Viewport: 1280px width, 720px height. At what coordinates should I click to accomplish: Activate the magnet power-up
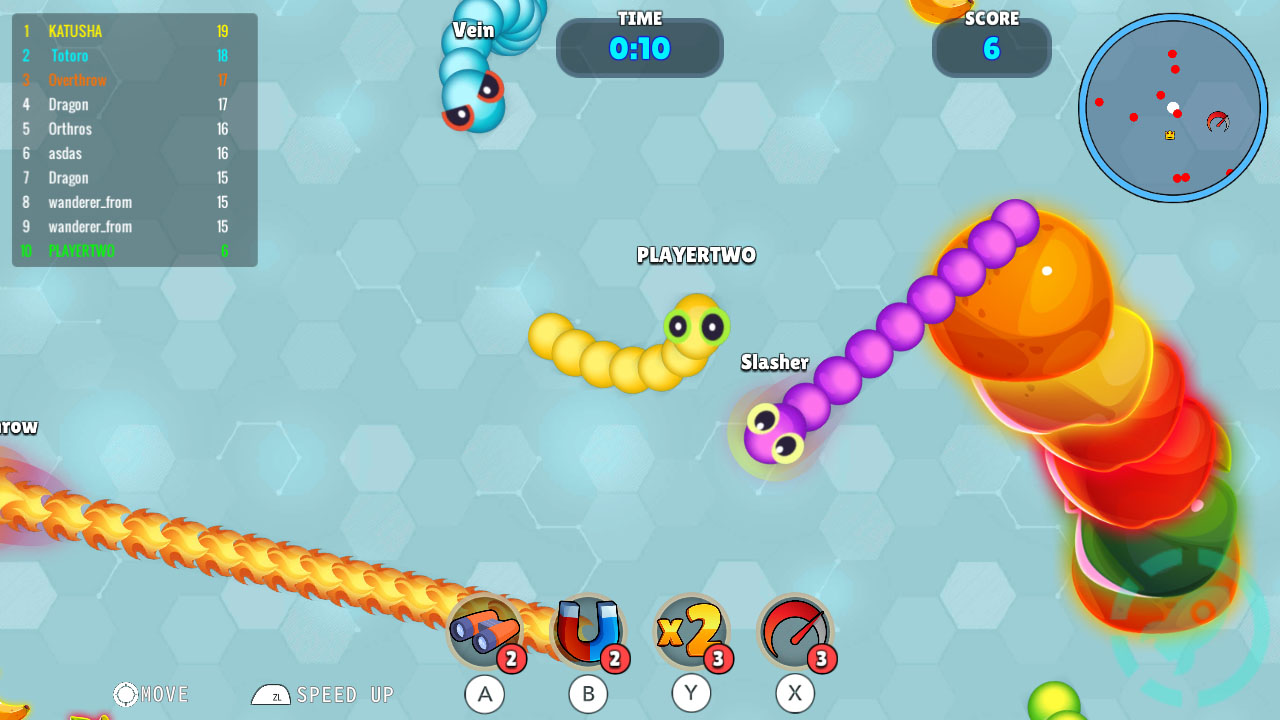[x=588, y=632]
